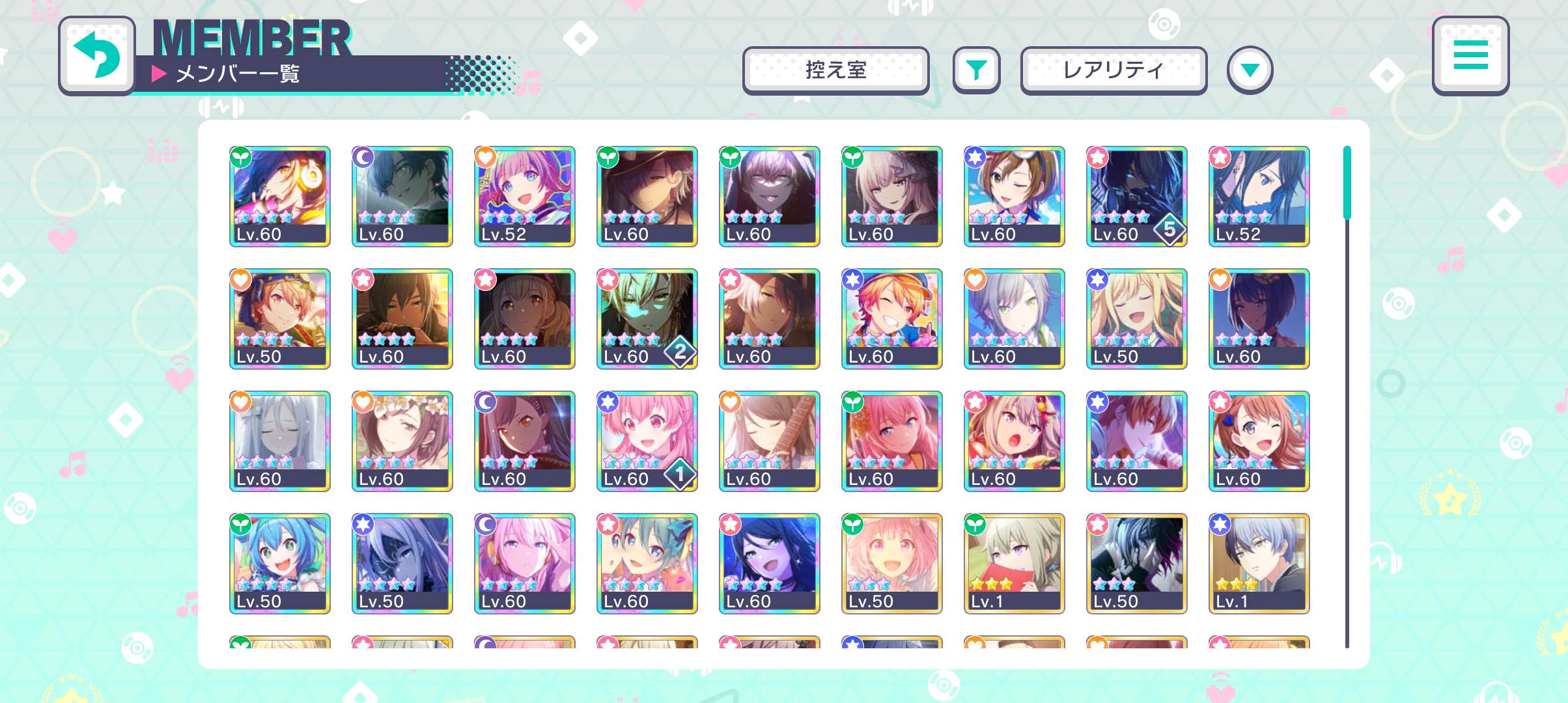
Task: Click the pink star icon on the card marked 5
Action: pyautogui.click(x=1099, y=158)
